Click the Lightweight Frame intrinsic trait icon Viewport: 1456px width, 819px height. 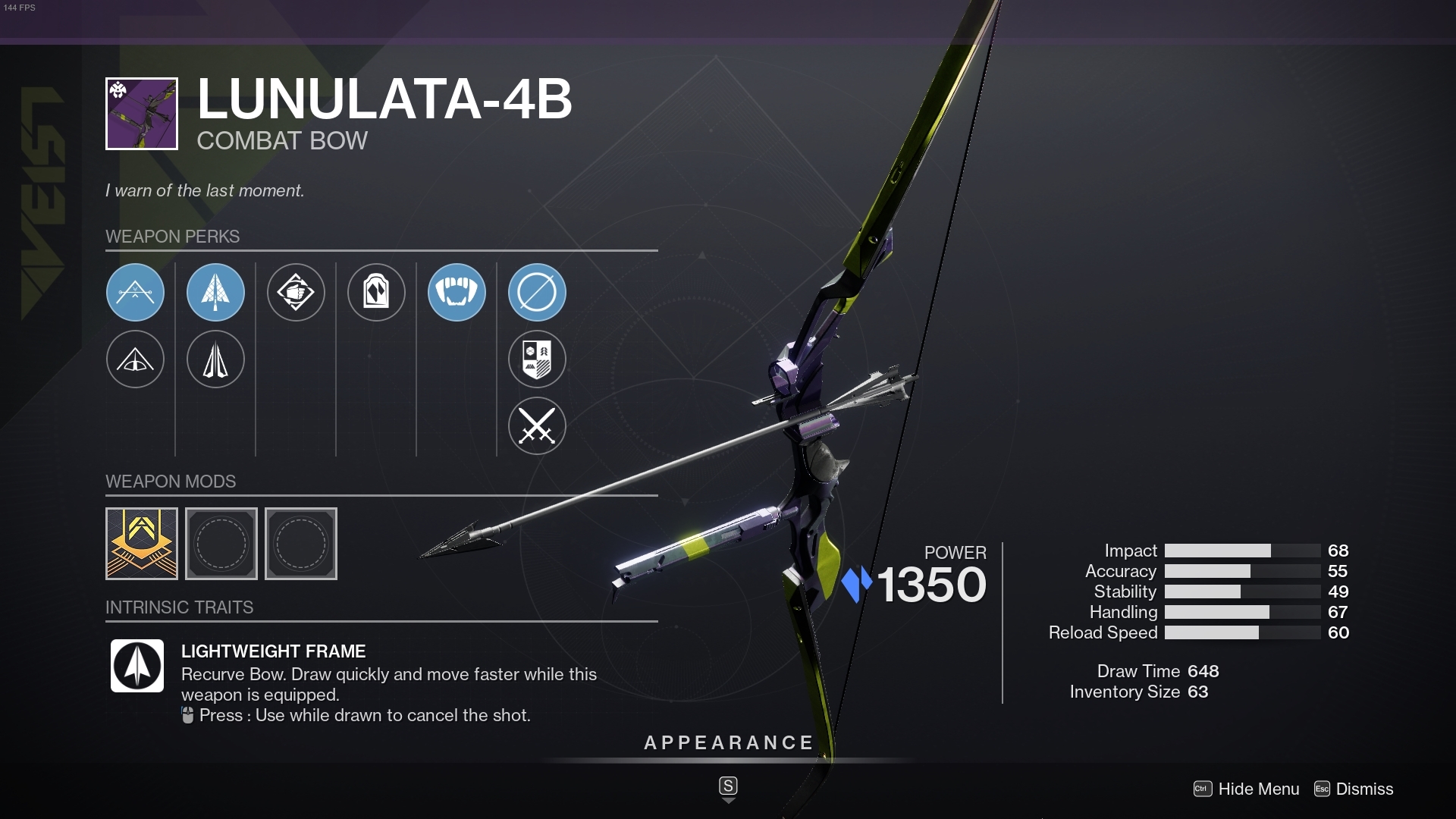136,666
